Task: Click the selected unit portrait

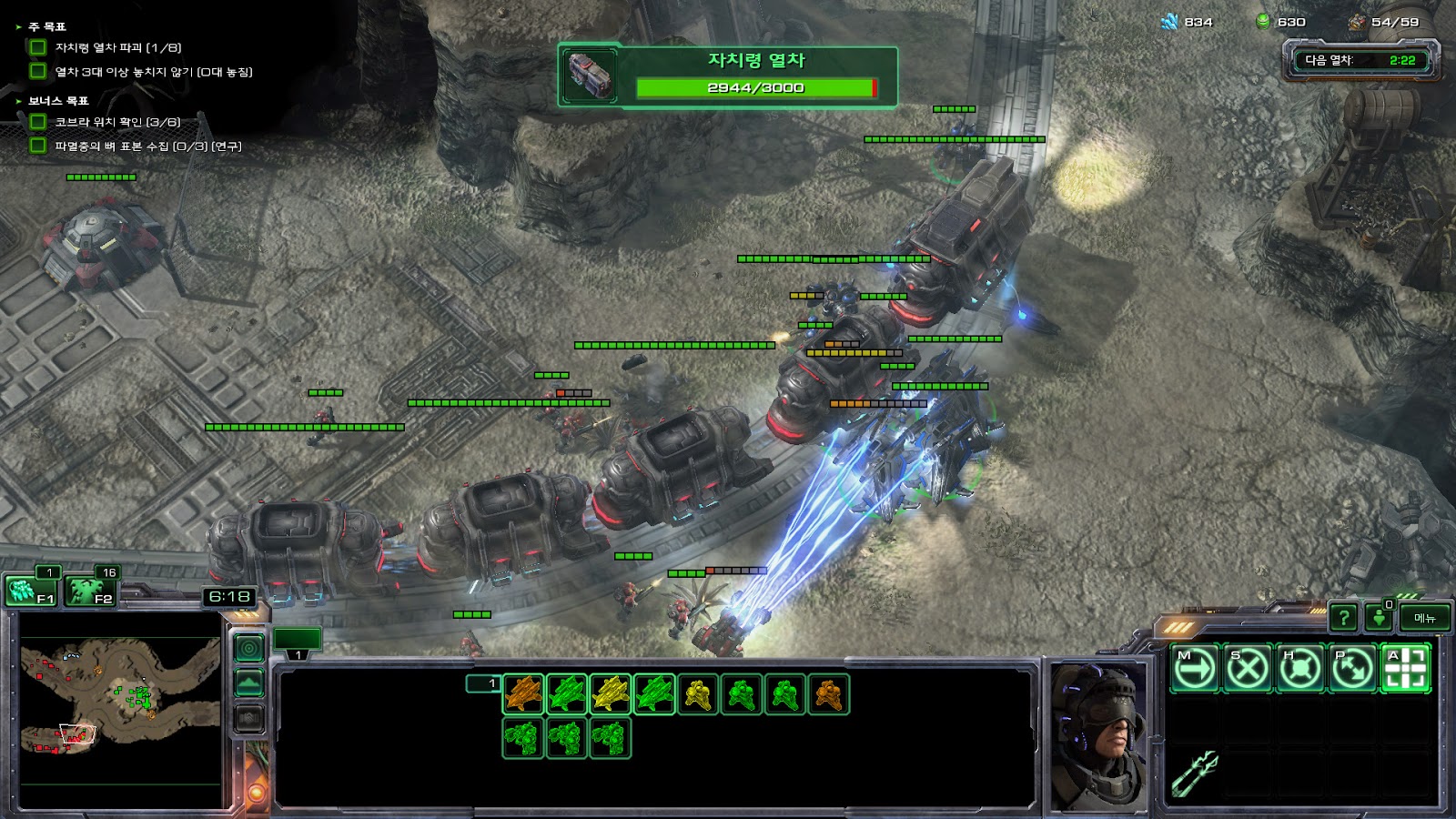Action: [x=1098, y=733]
